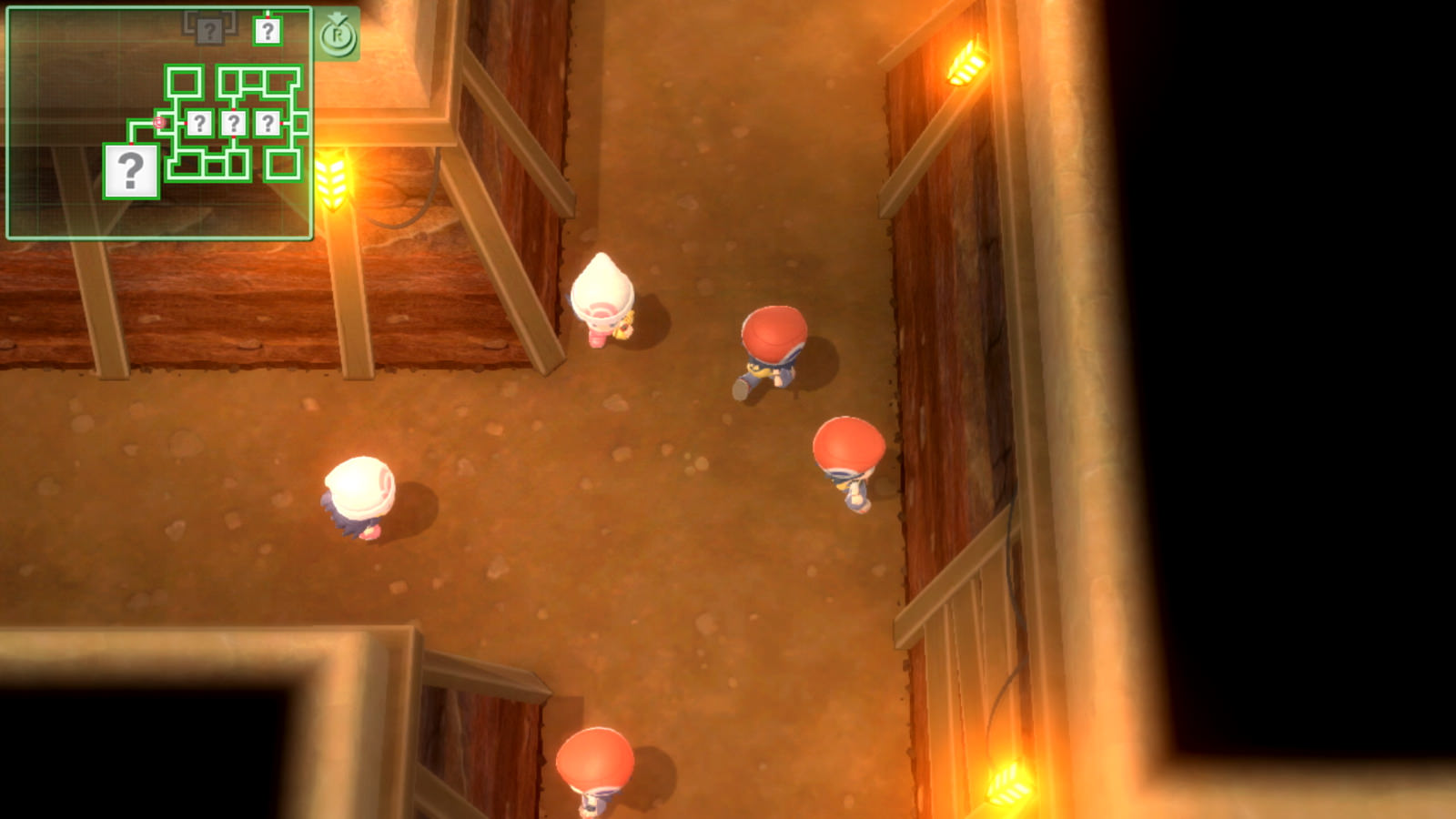Expand the top-right corner of the map overlay

(310, 9)
